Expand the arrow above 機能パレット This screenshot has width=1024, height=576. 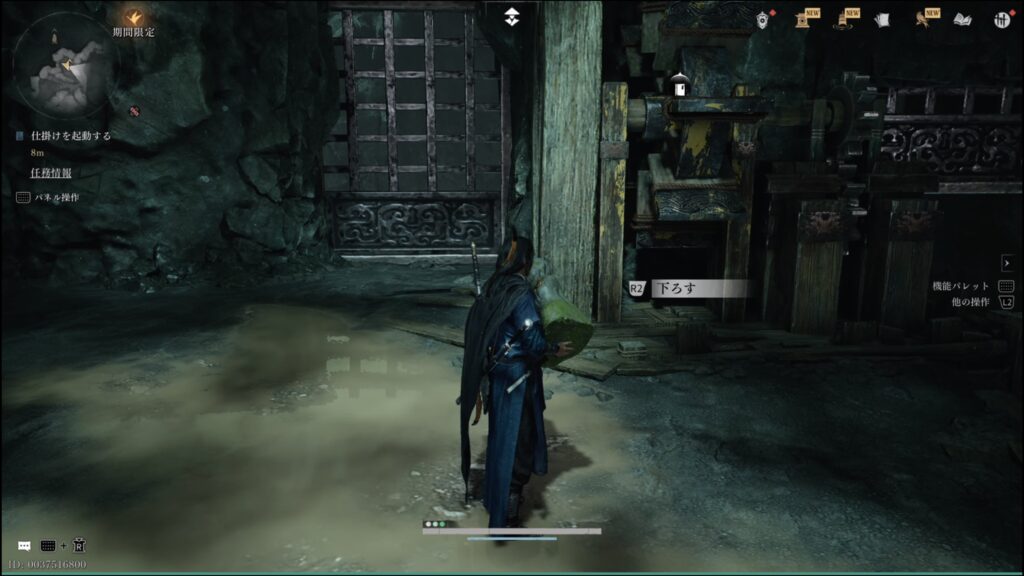1006,261
